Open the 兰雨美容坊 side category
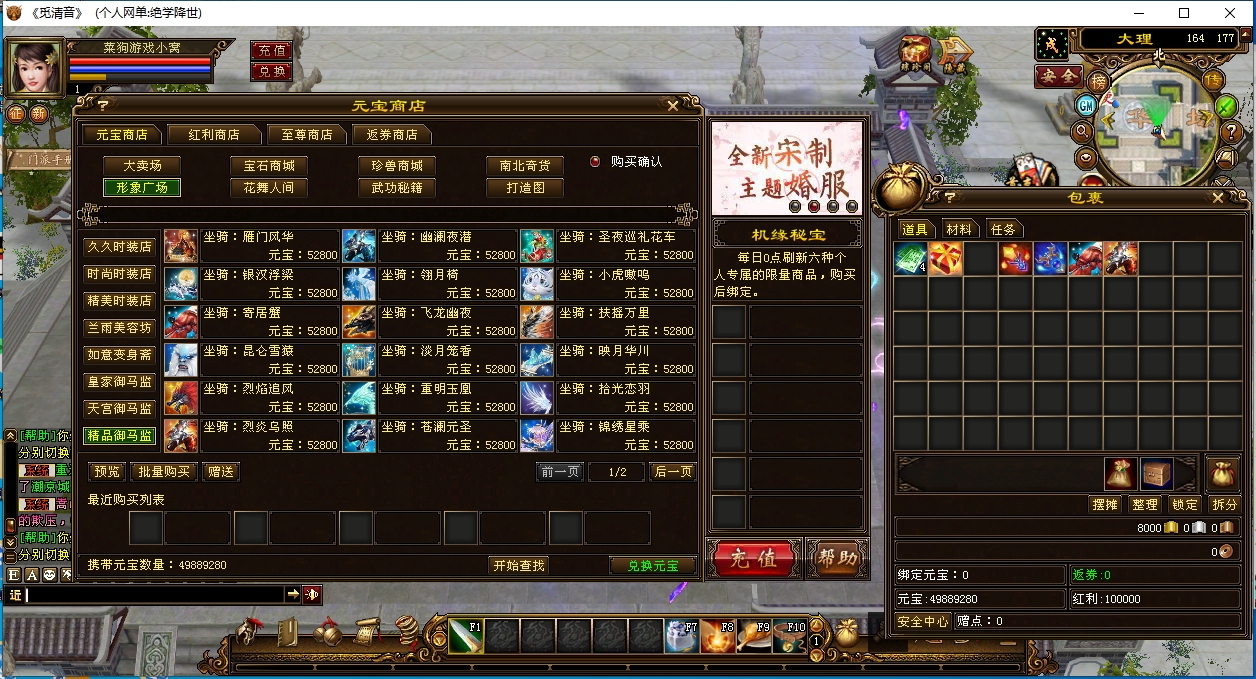Viewport: 1256px width, 679px height. (x=119, y=327)
